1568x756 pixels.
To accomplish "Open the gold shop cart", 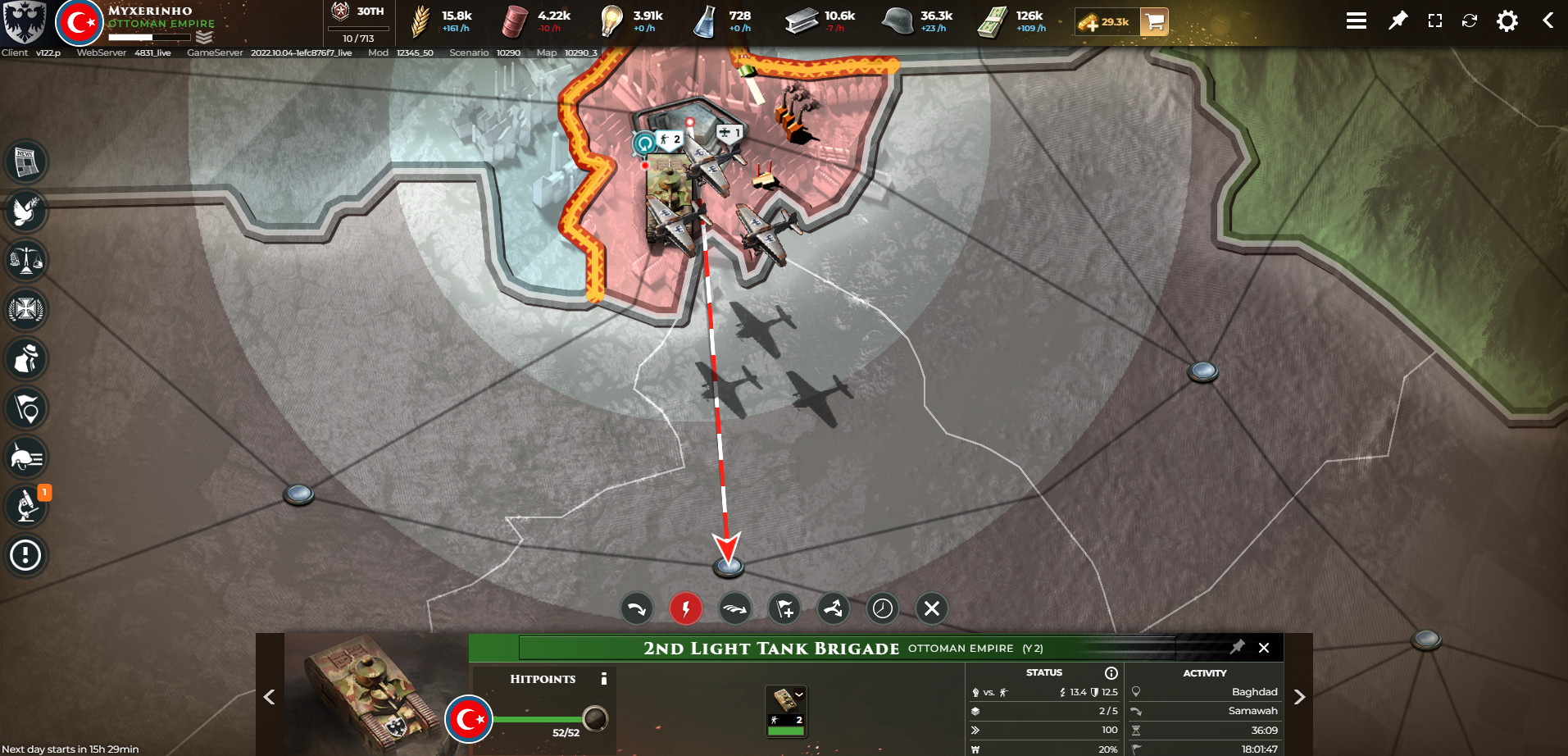I will (1154, 23).
